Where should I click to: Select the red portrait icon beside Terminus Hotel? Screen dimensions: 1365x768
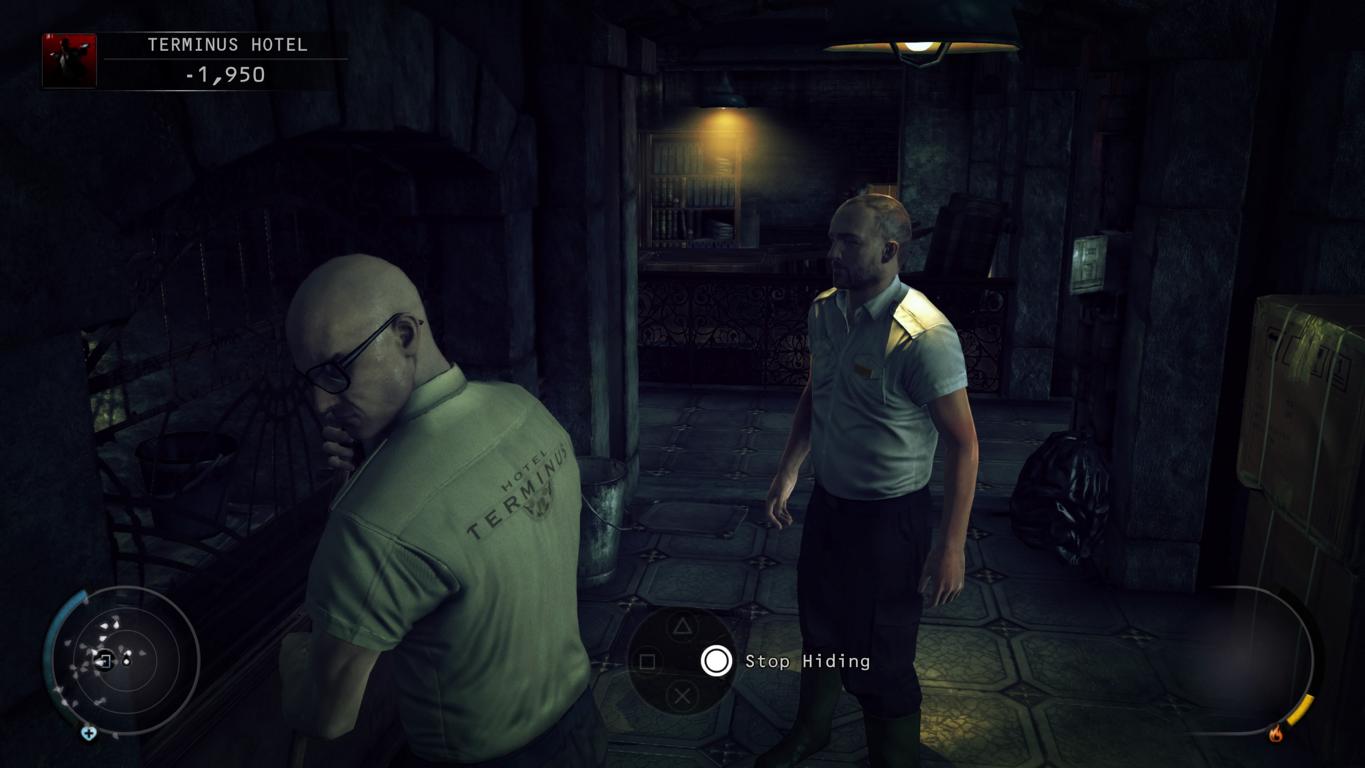click(x=69, y=61)
